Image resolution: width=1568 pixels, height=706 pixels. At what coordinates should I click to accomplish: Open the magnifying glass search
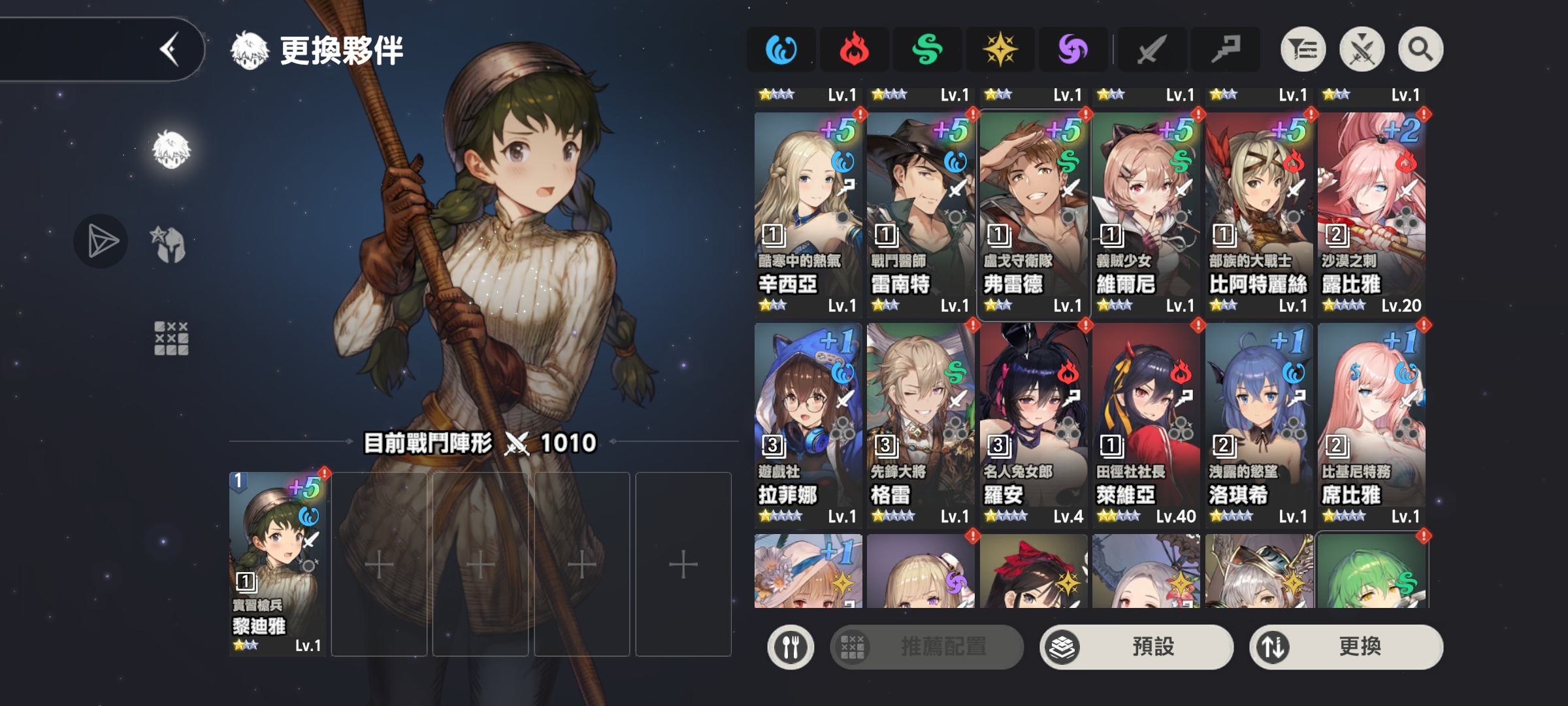click(x=1420, y=50)
